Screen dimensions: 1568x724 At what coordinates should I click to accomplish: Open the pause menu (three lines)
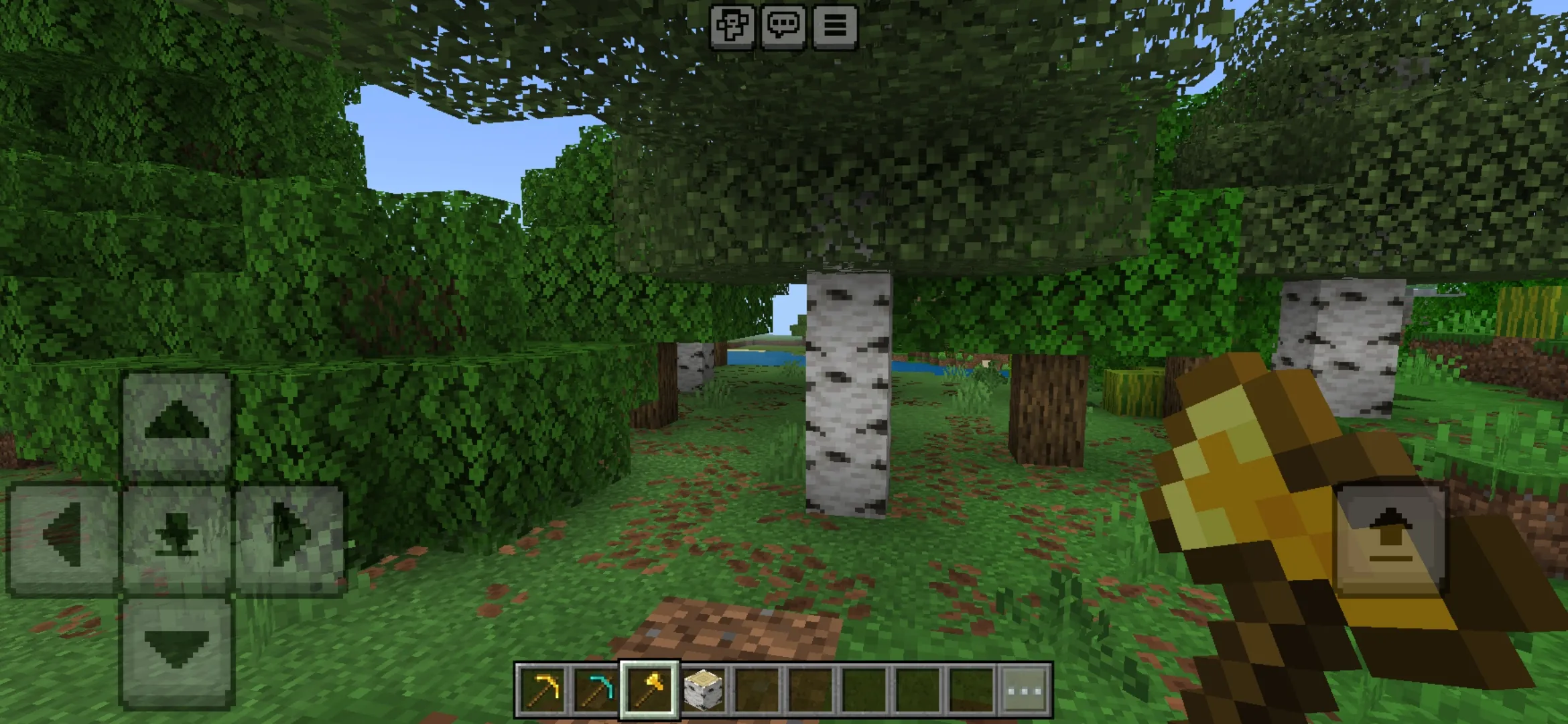click(835, 26)
